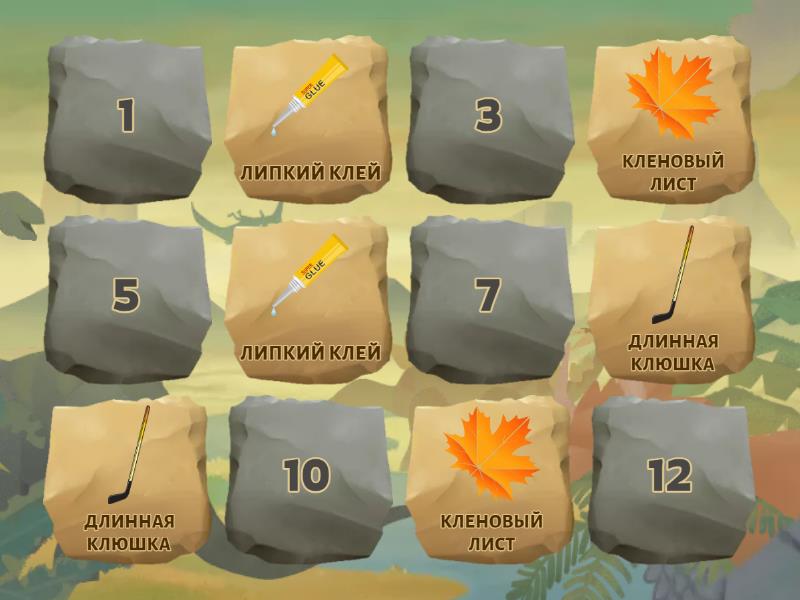Reveal the stone tile numbered 3
Viewport: 800px width, 600px height.
pos(489,117)
